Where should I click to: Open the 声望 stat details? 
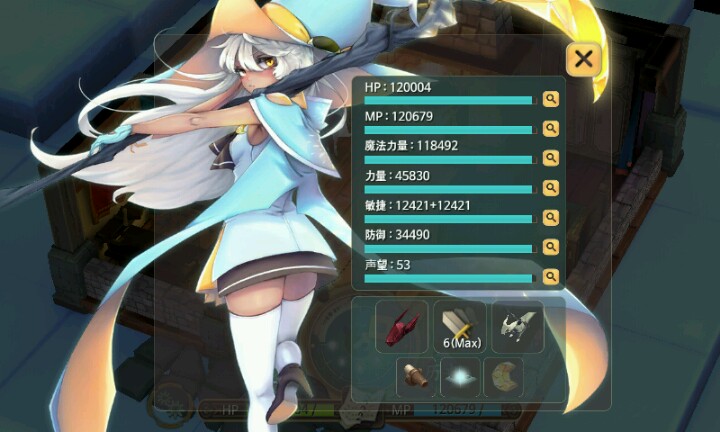(550, 276)
